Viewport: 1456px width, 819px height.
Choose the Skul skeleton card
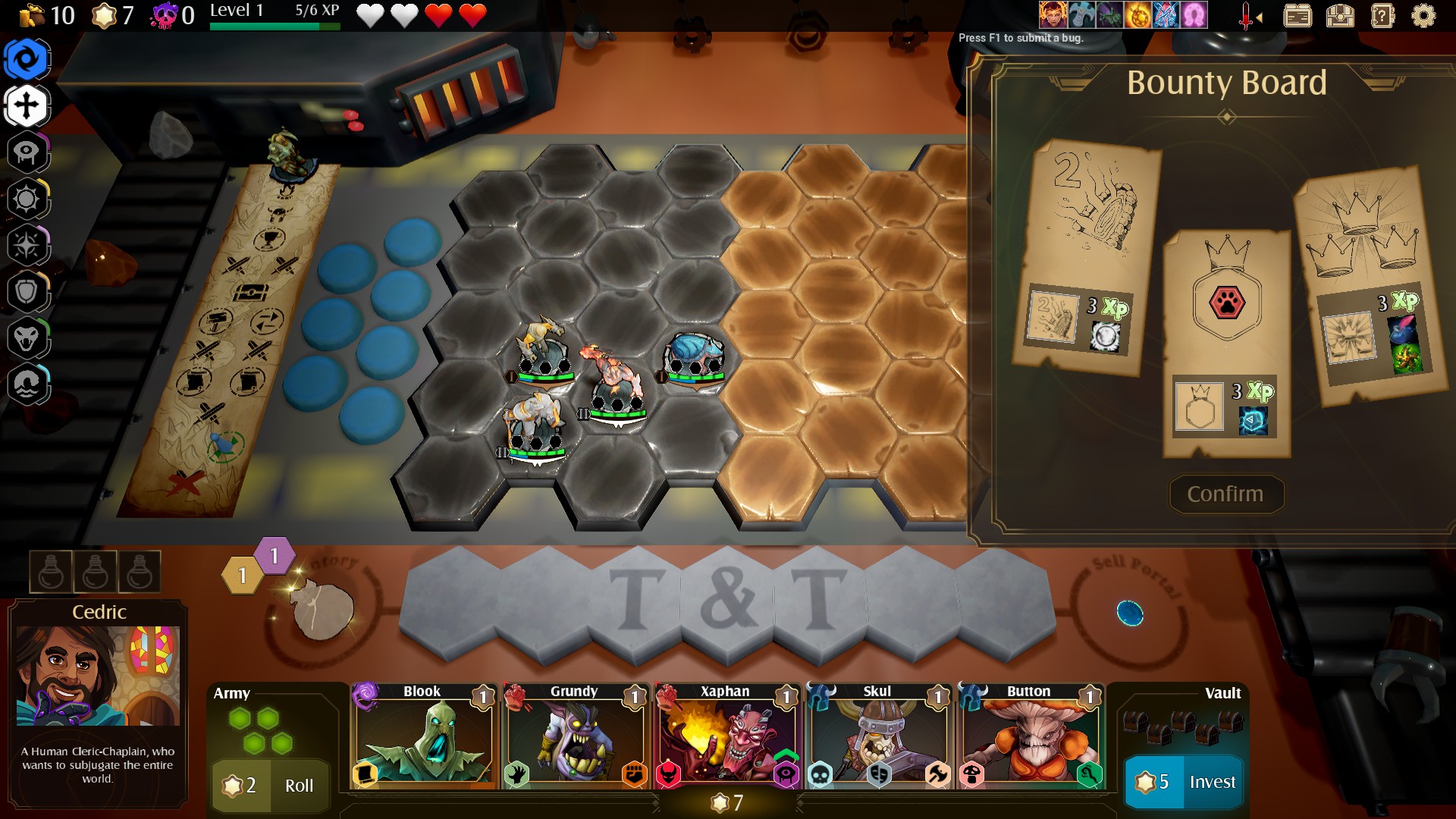[877, 737]
